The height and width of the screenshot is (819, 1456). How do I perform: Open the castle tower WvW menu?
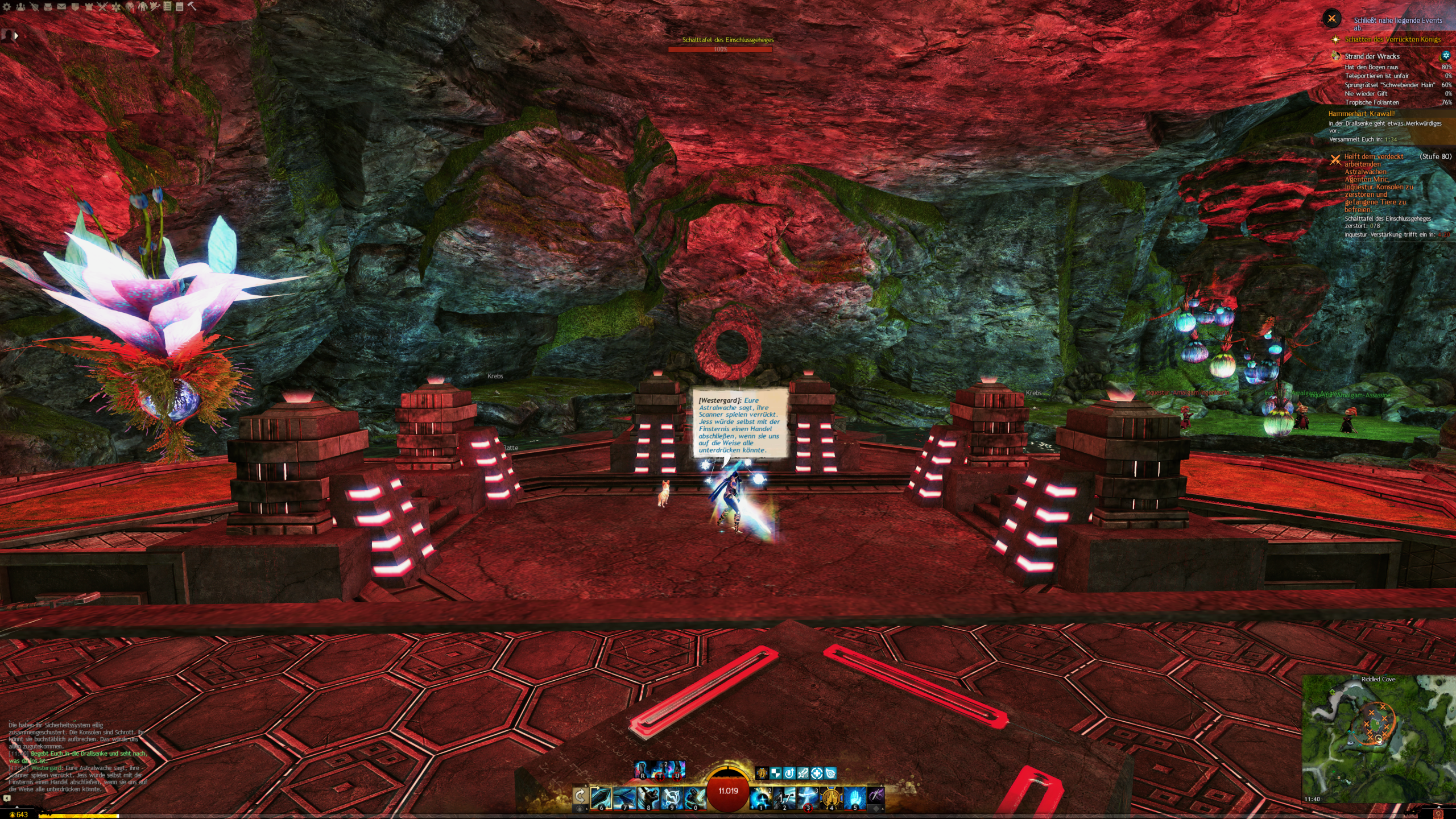[89, 7]
